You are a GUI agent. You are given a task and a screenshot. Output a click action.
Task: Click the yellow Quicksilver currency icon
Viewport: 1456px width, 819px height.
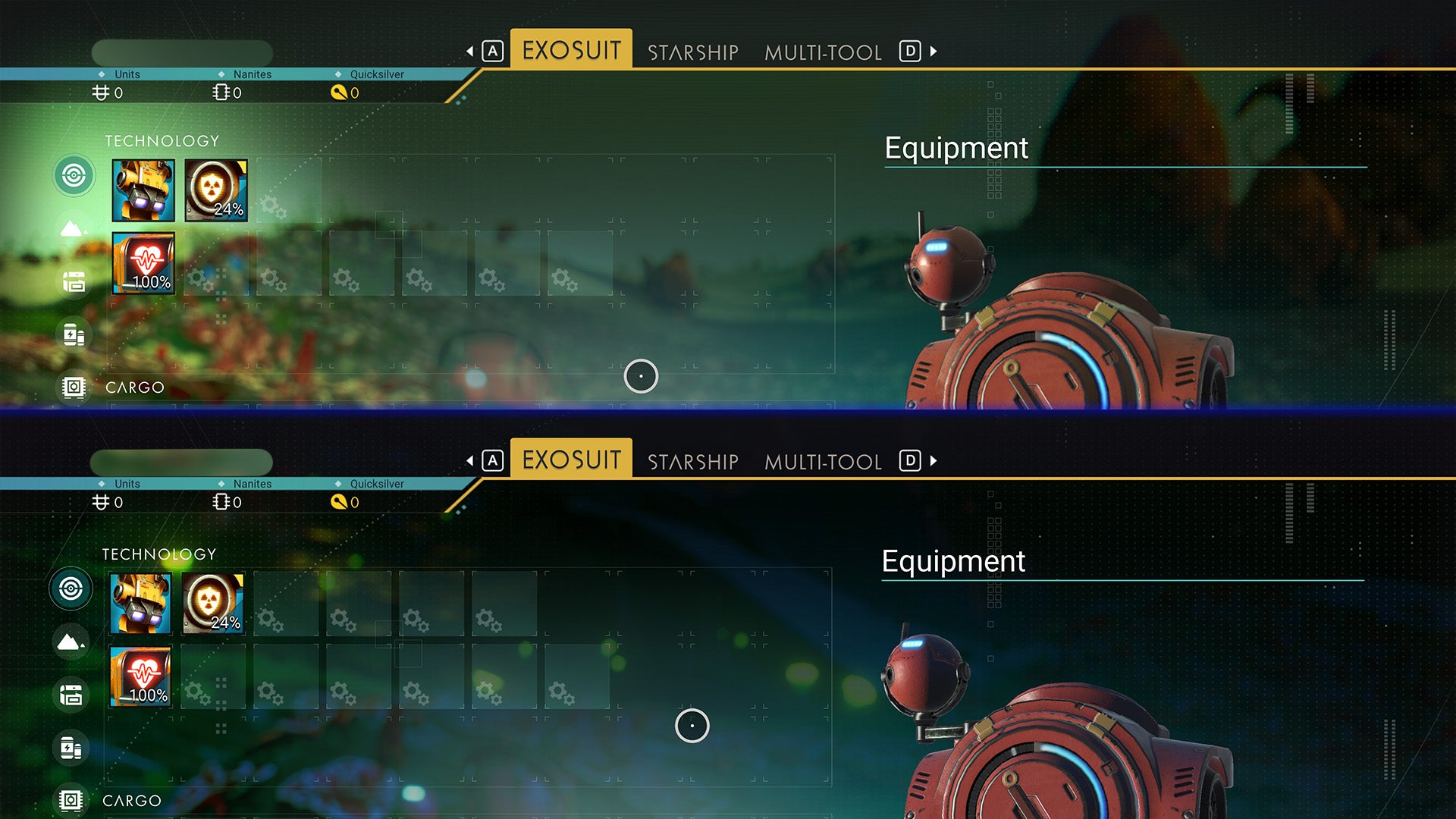point(339,93)
